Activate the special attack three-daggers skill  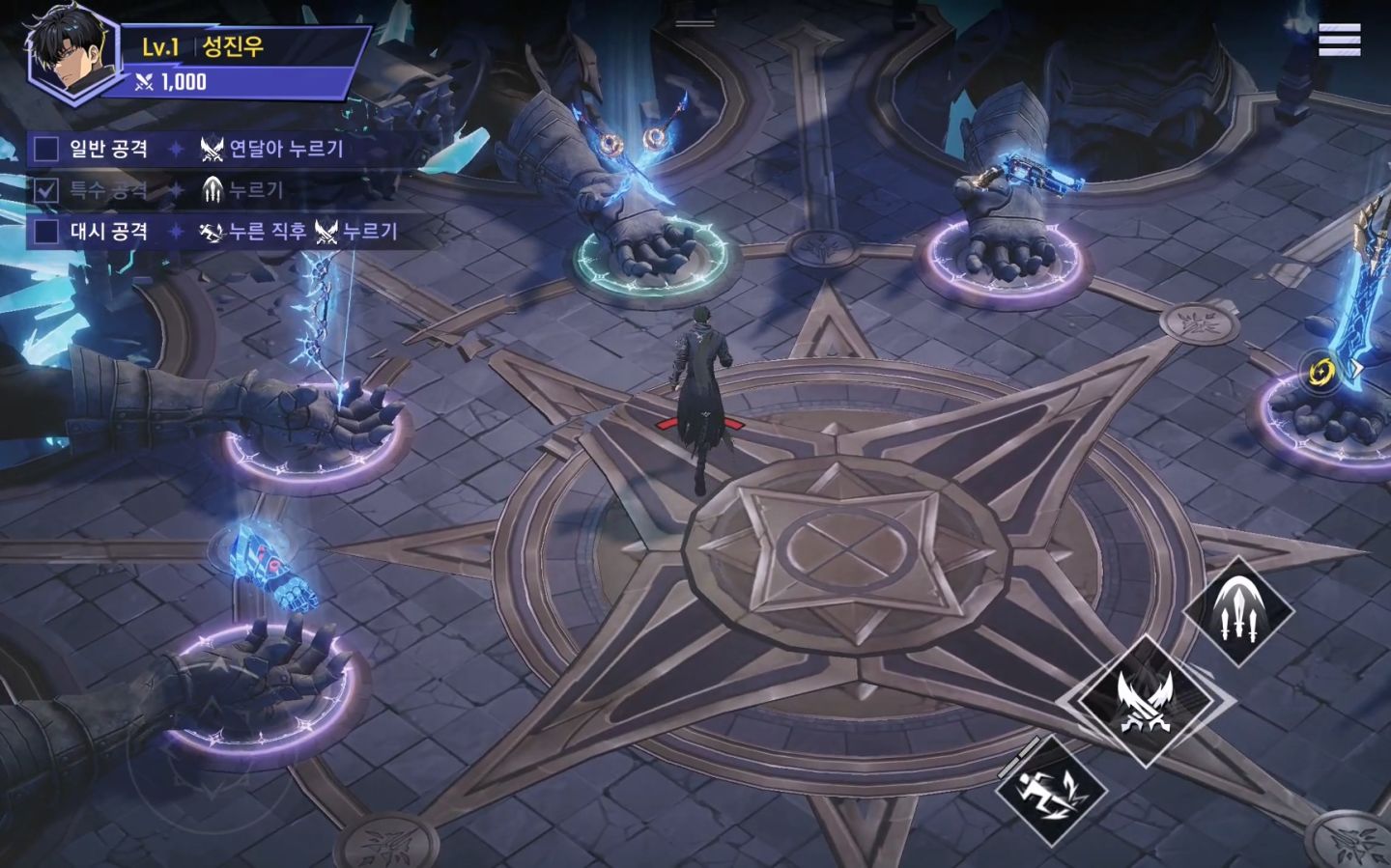coord(1238,611)
